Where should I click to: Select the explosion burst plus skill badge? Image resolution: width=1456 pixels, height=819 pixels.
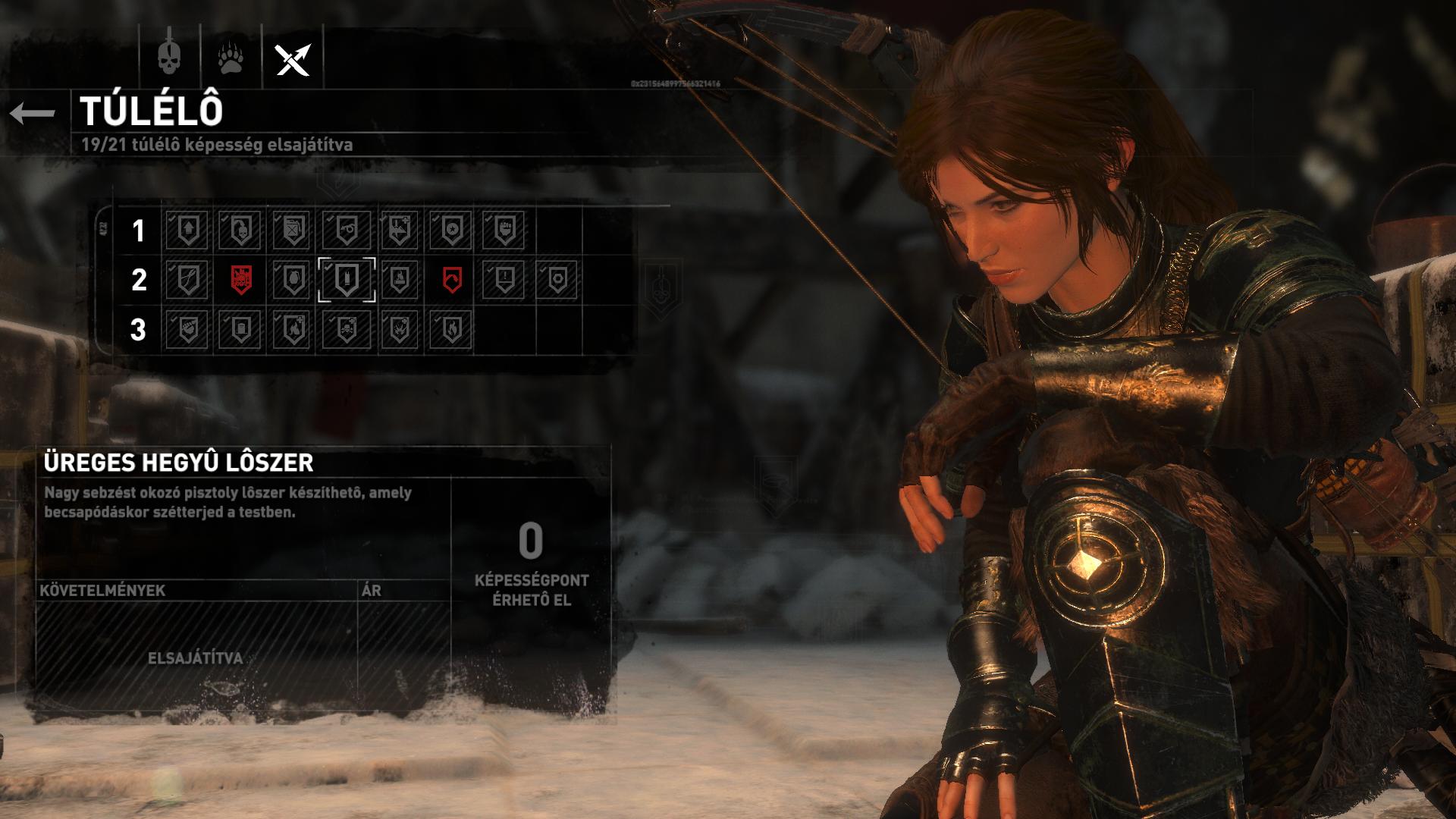(398, 330)
